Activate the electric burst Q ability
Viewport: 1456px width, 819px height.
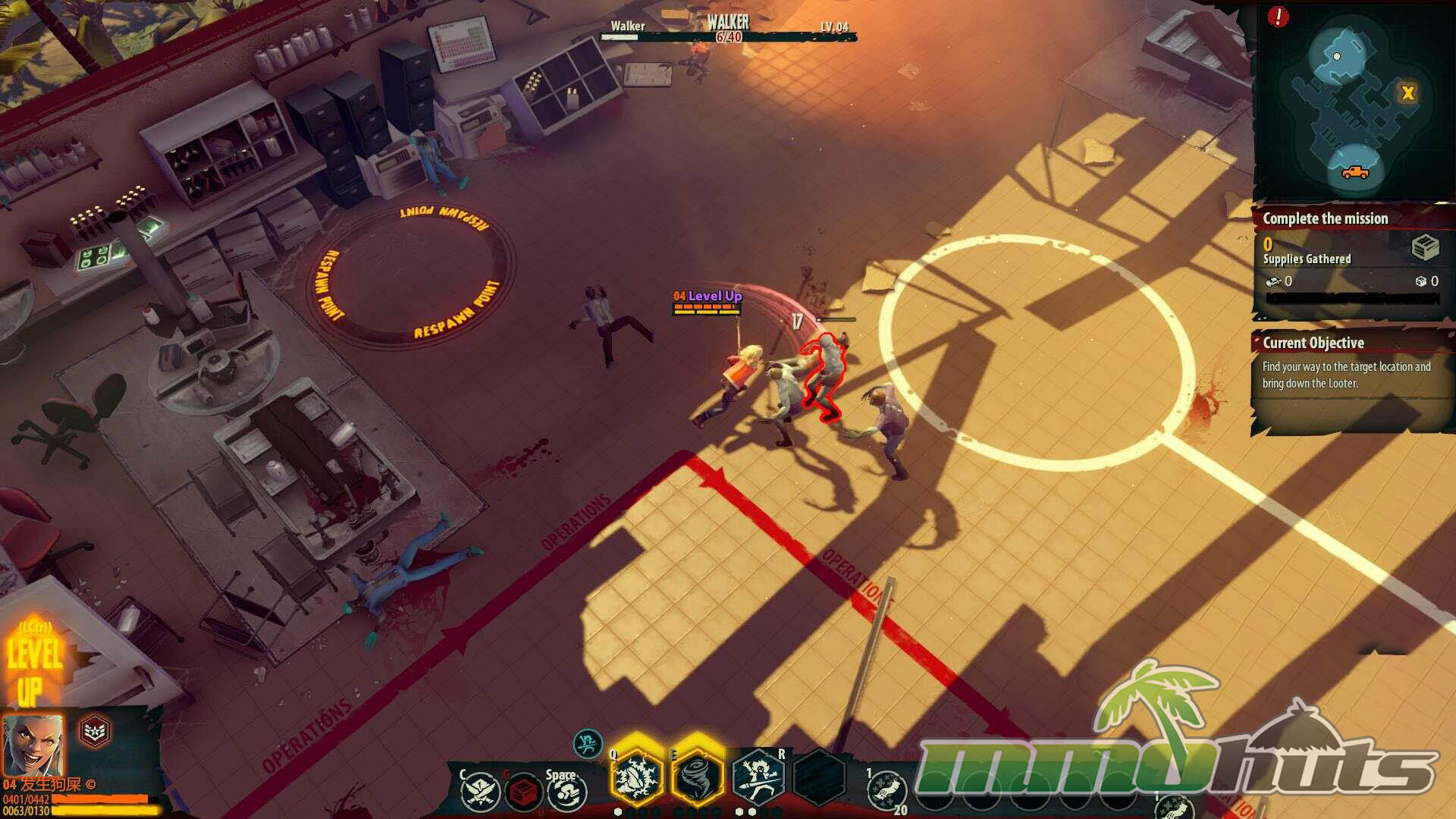click(635, 777)
